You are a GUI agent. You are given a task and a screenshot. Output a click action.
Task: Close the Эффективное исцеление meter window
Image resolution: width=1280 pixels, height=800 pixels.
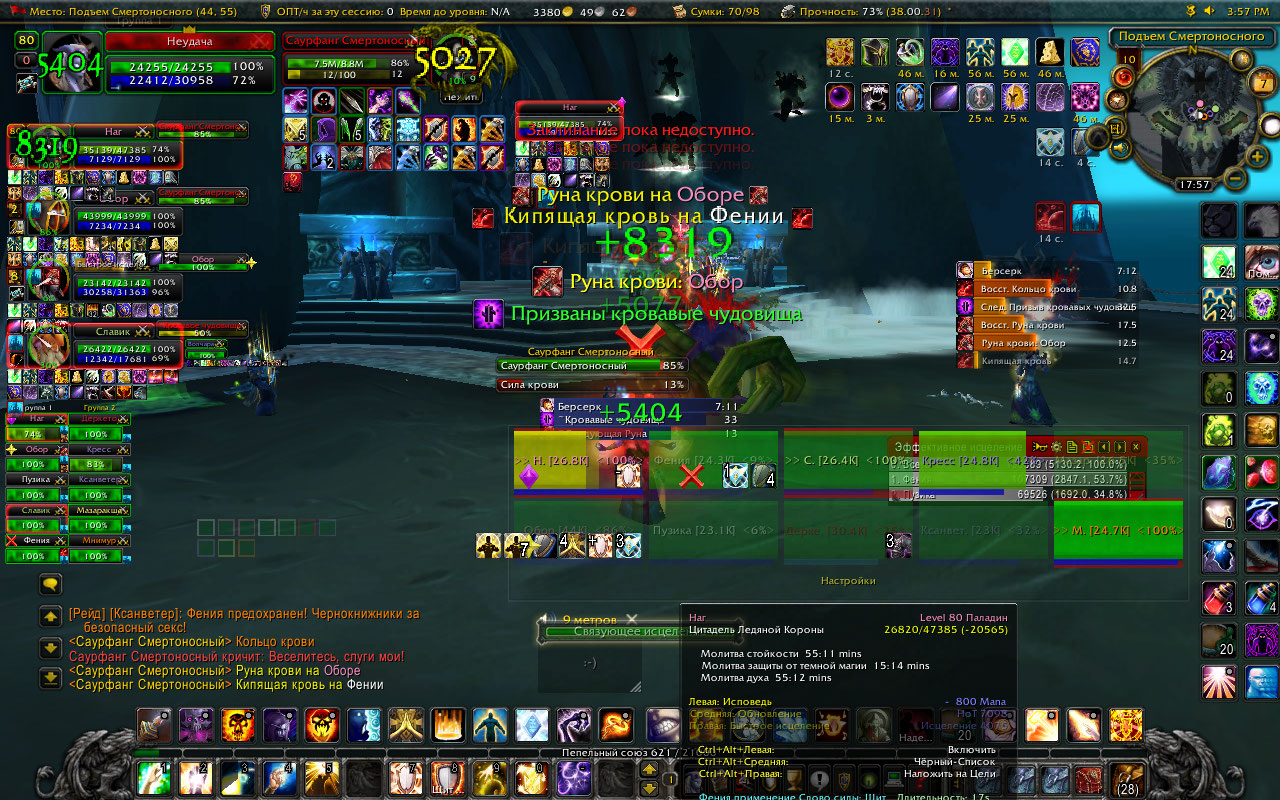click(x=1136, y=447)
